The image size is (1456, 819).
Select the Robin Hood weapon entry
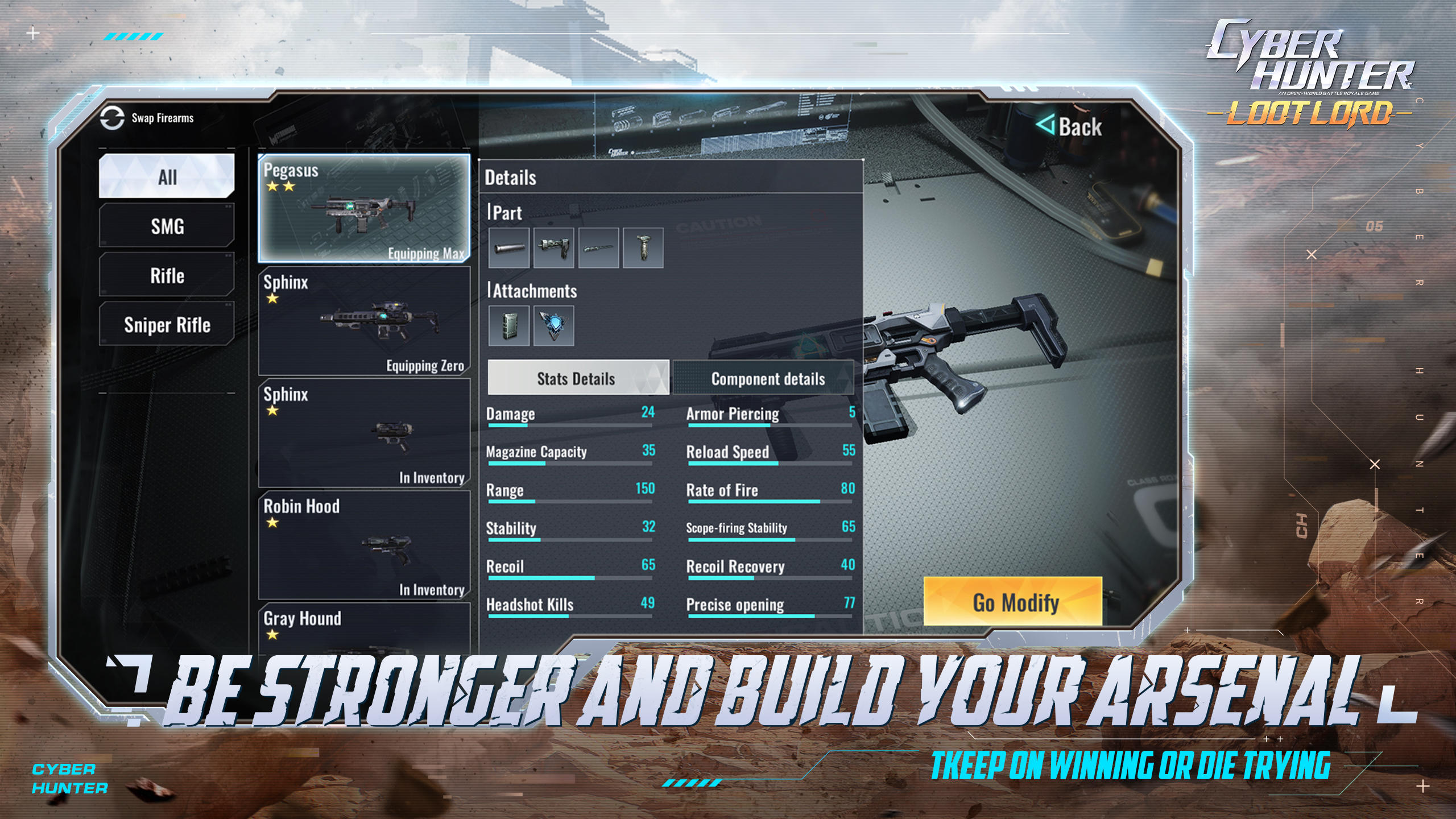(364, 546)
